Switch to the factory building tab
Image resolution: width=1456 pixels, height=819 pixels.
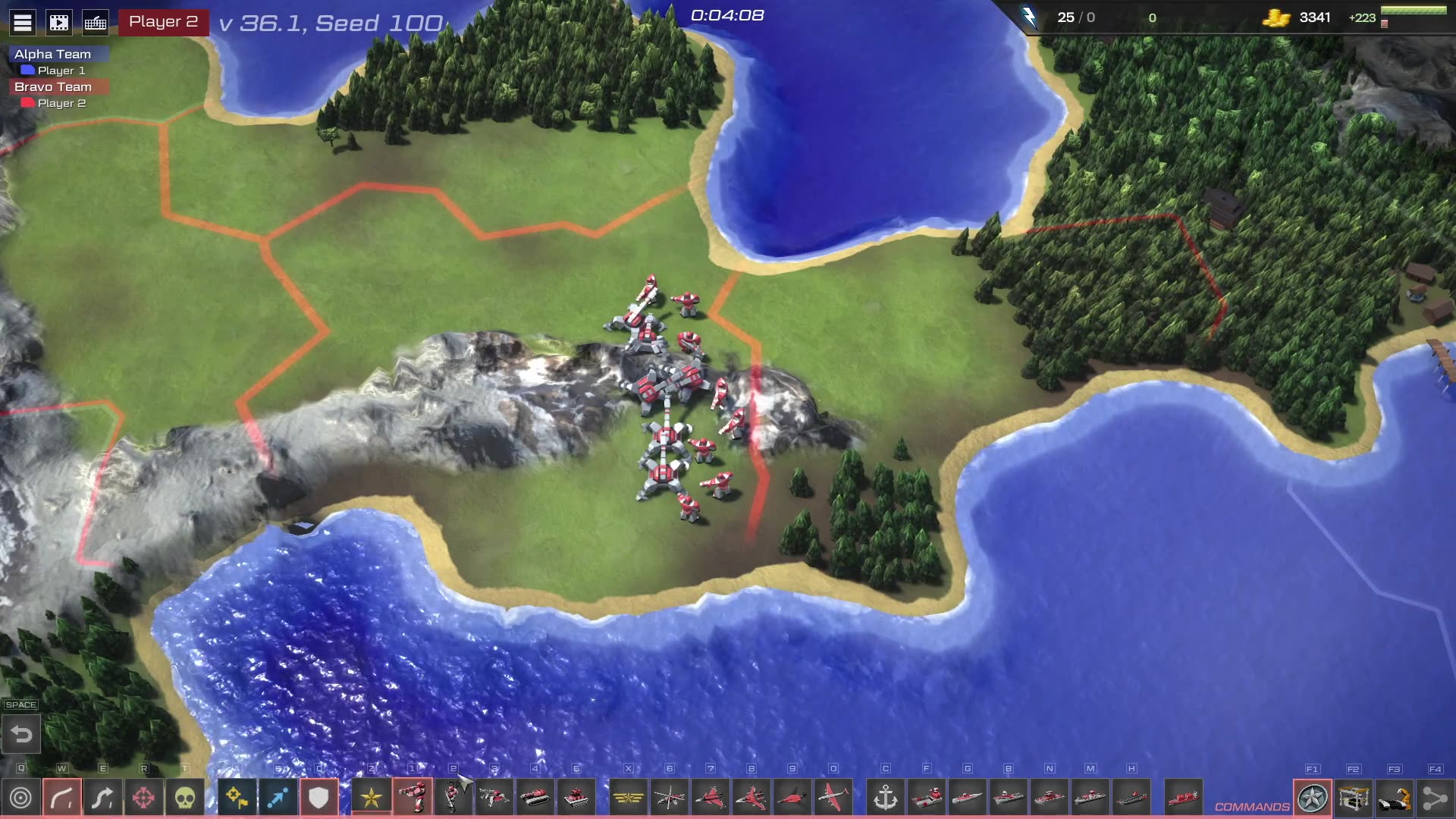[x=1354, y=798]
